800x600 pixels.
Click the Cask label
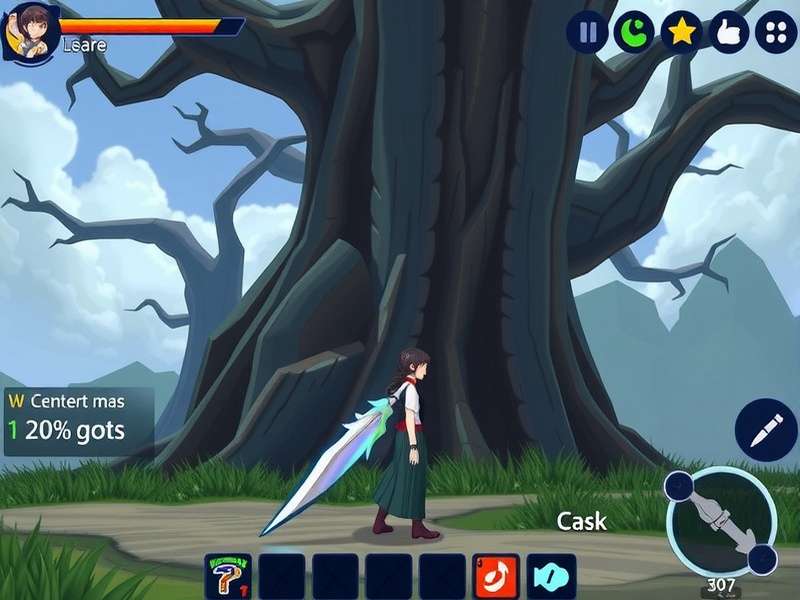tap(581, 521)
